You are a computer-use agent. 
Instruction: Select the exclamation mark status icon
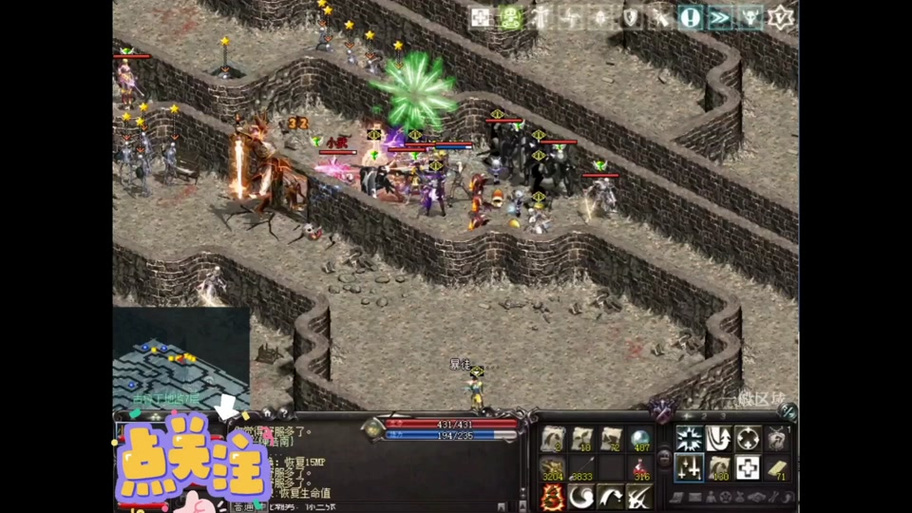coord(690,17)
